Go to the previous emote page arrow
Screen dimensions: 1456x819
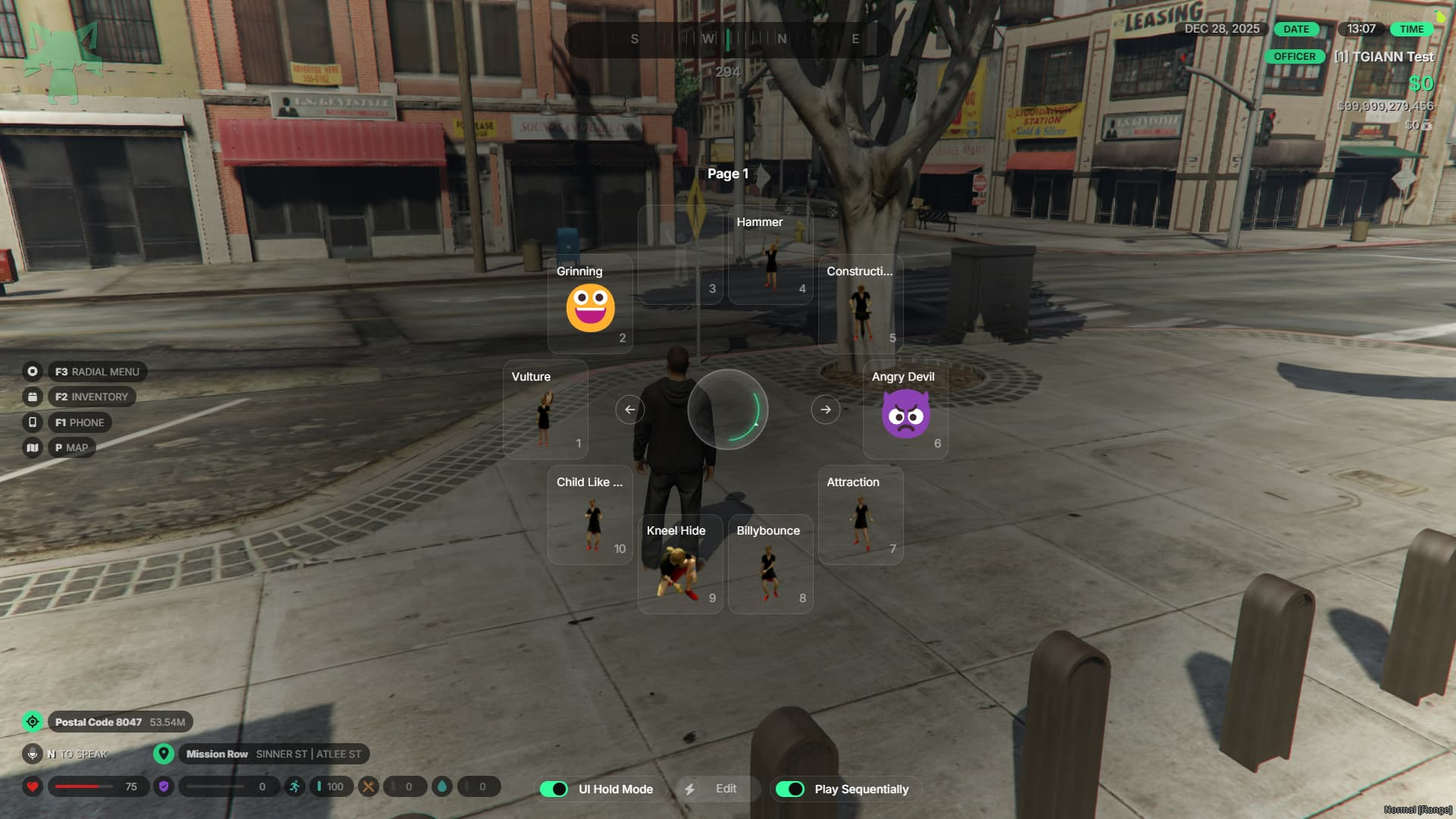(629, 409)
